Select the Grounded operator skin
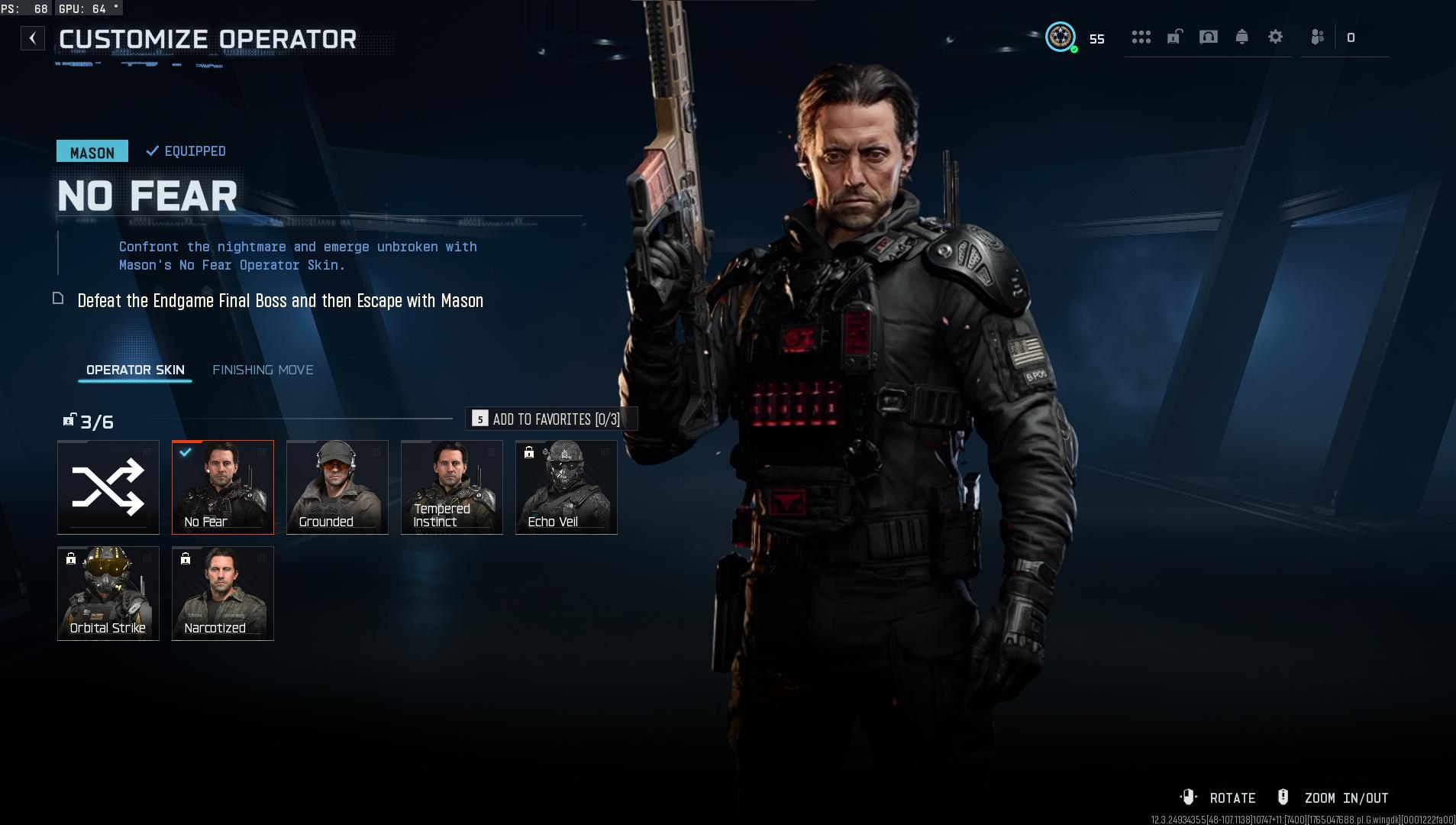This screenshot has height=825, width=1456. pos(337,487)
